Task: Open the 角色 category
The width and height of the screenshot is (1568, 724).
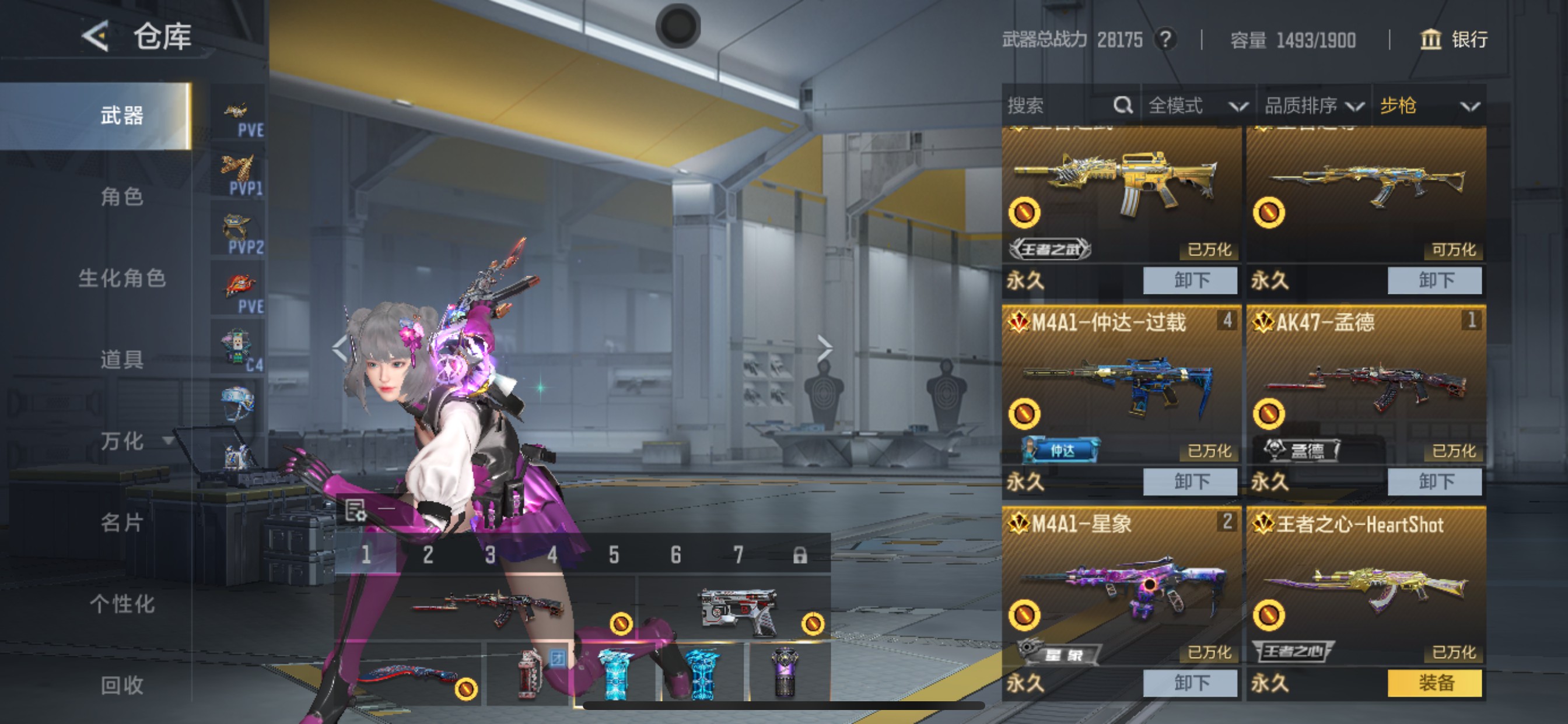Action: (122, 196)
